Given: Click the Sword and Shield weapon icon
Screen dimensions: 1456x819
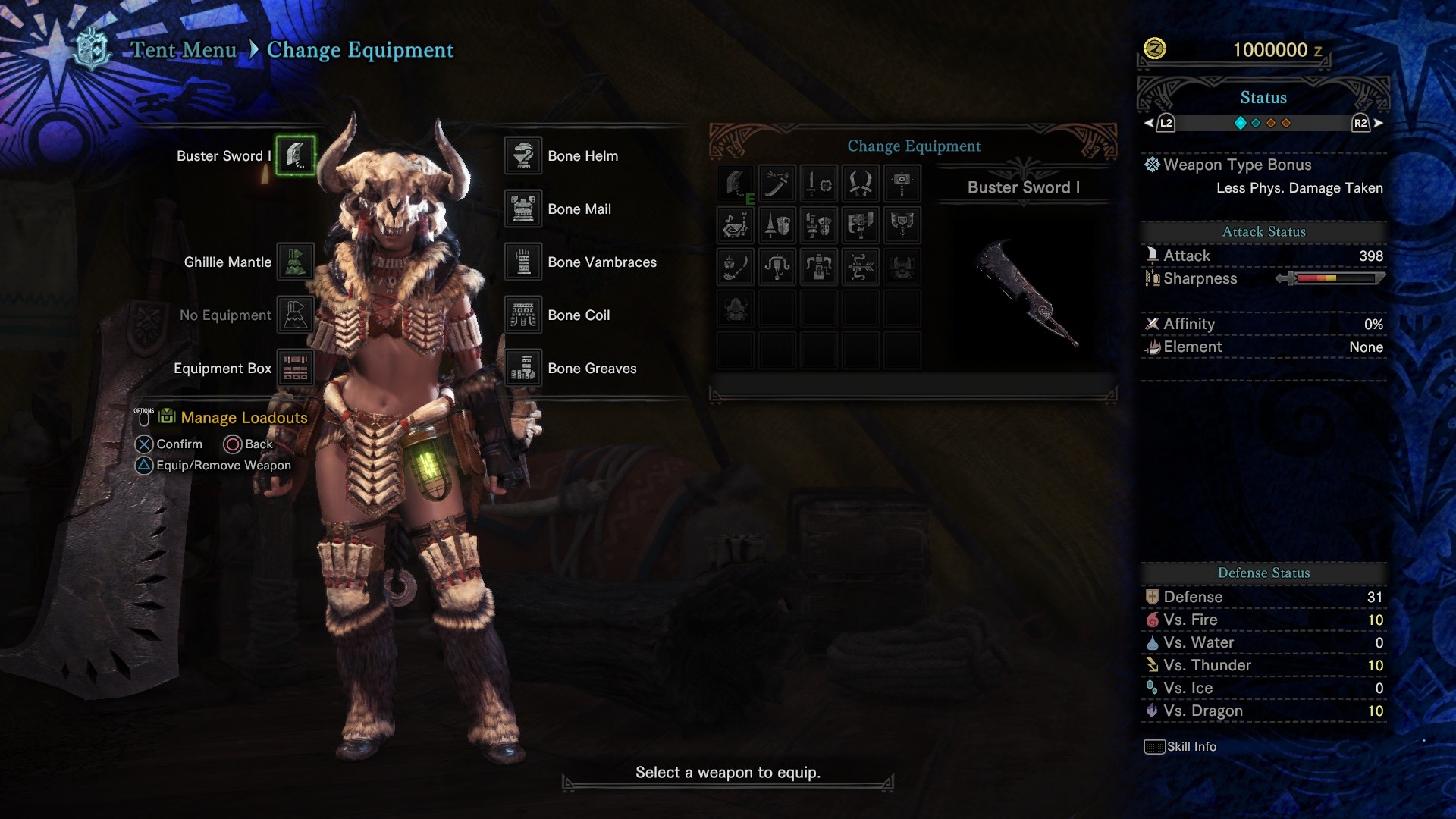Looking at the screenshot, I should 818,184.
